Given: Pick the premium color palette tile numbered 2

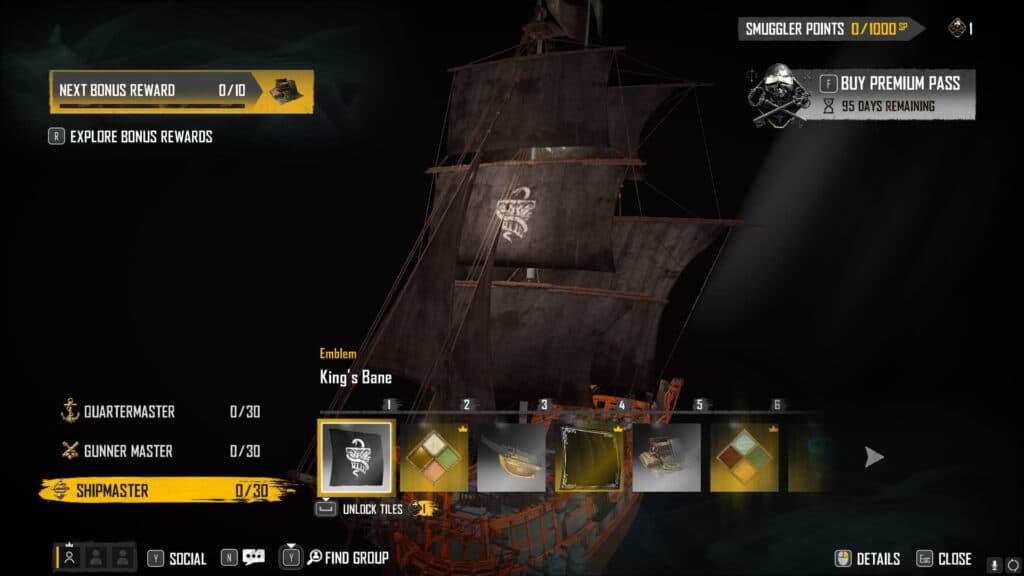Looking at the screenshot, I should pos(434,457).
